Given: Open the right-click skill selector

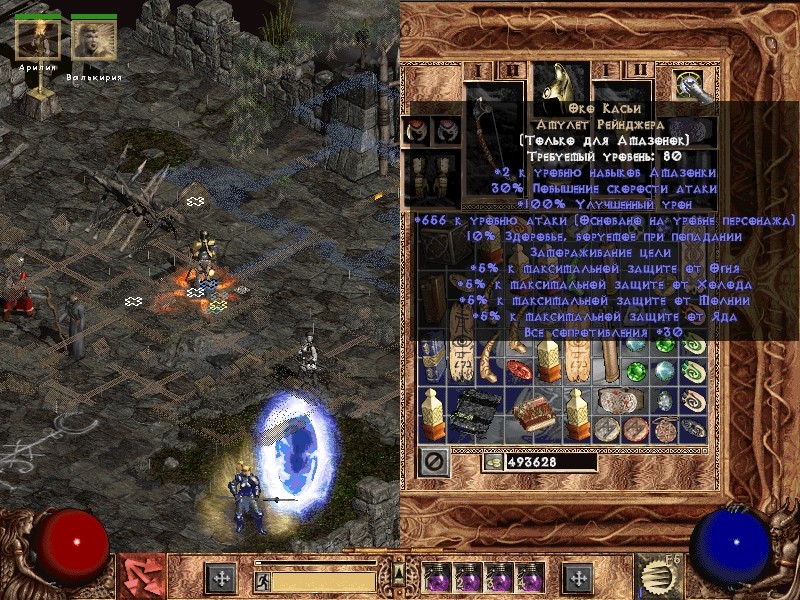Looking at the screenshot, I should pos(658,576).
